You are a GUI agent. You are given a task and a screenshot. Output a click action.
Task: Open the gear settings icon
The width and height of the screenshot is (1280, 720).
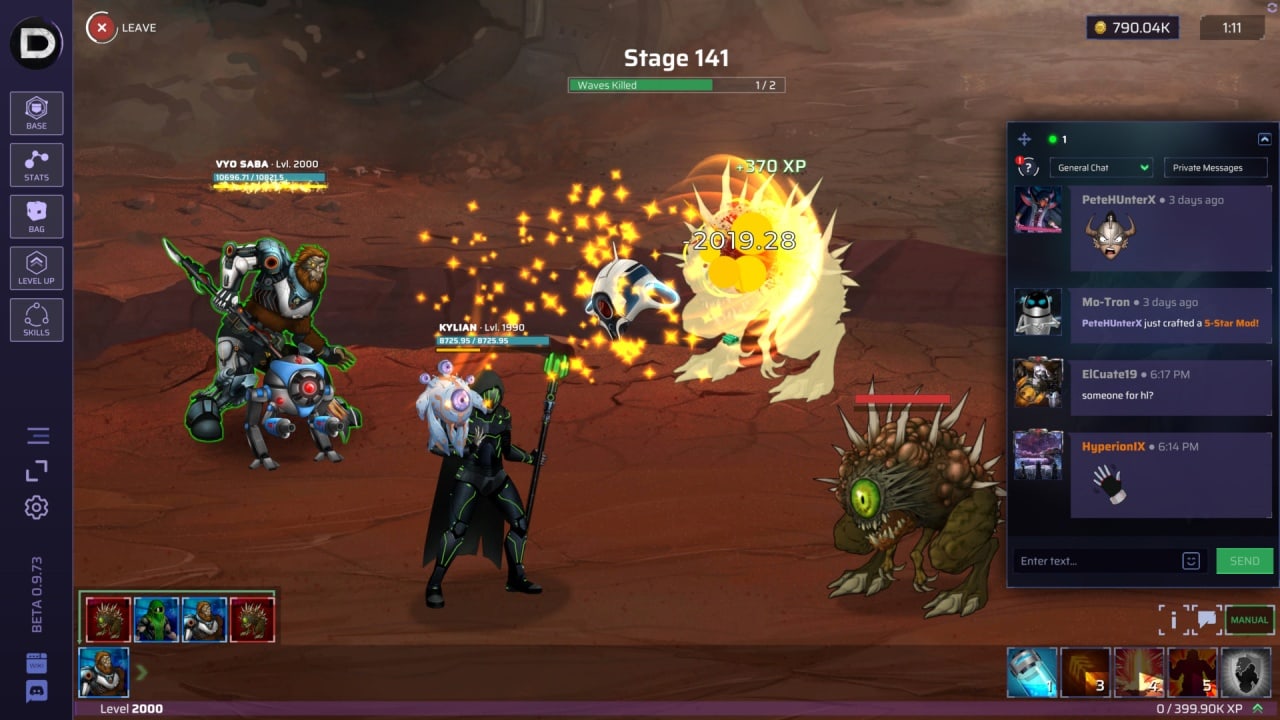37,507
